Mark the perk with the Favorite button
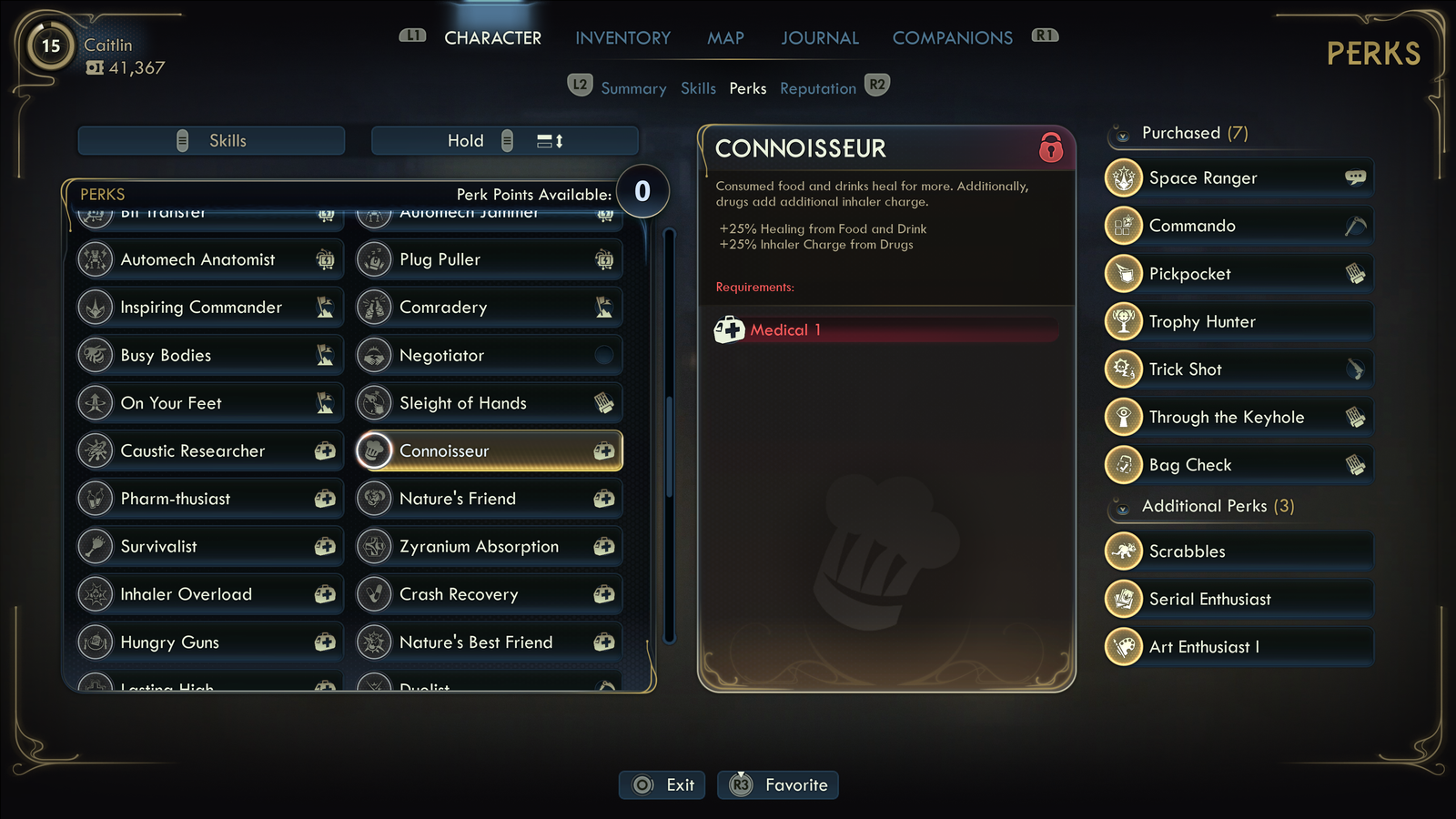The width and height of the screenshot is (1456, 819). [778, 784]
